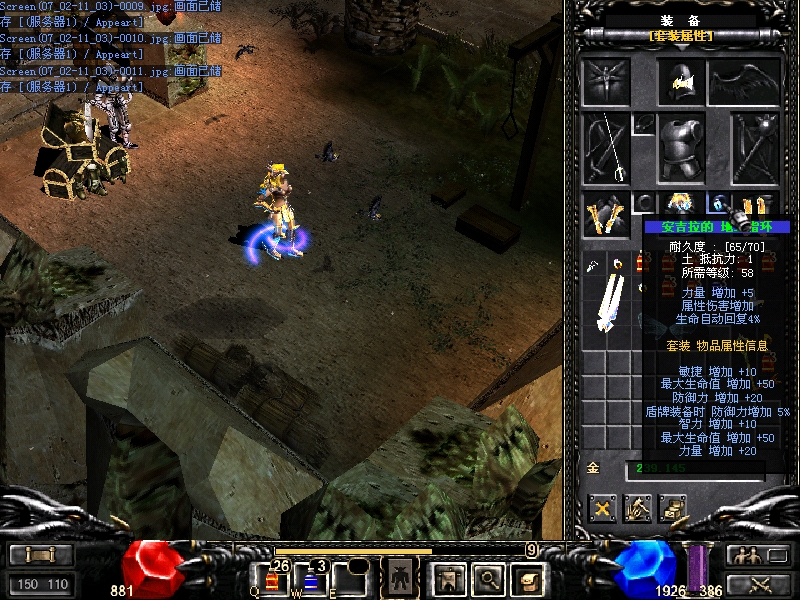The width and height of the screenshot is (800, 600).
Task: Select the bow weapon slot
Action: (606, 148)
